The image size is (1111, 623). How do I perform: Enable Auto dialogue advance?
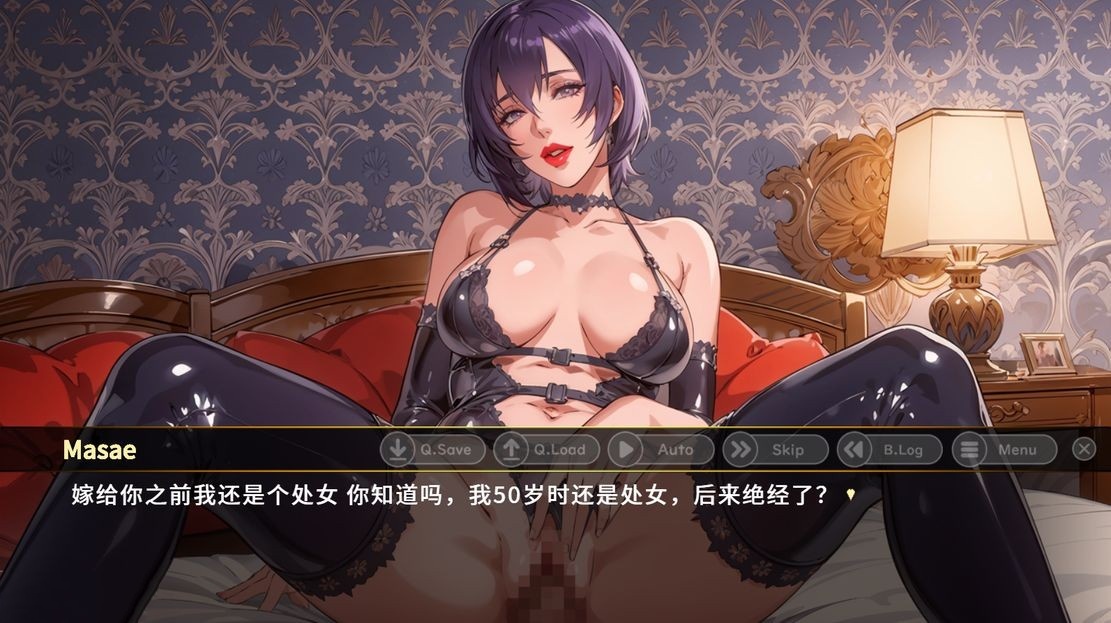660,450
